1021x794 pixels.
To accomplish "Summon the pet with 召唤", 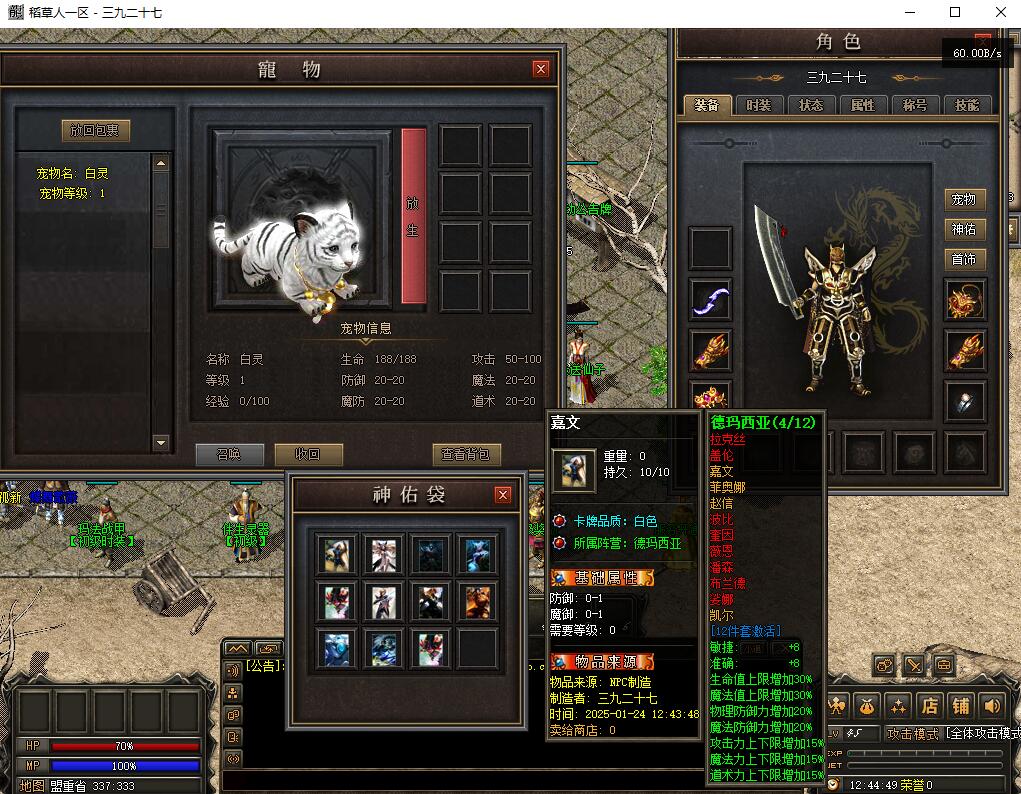I will tap(229, 454).
